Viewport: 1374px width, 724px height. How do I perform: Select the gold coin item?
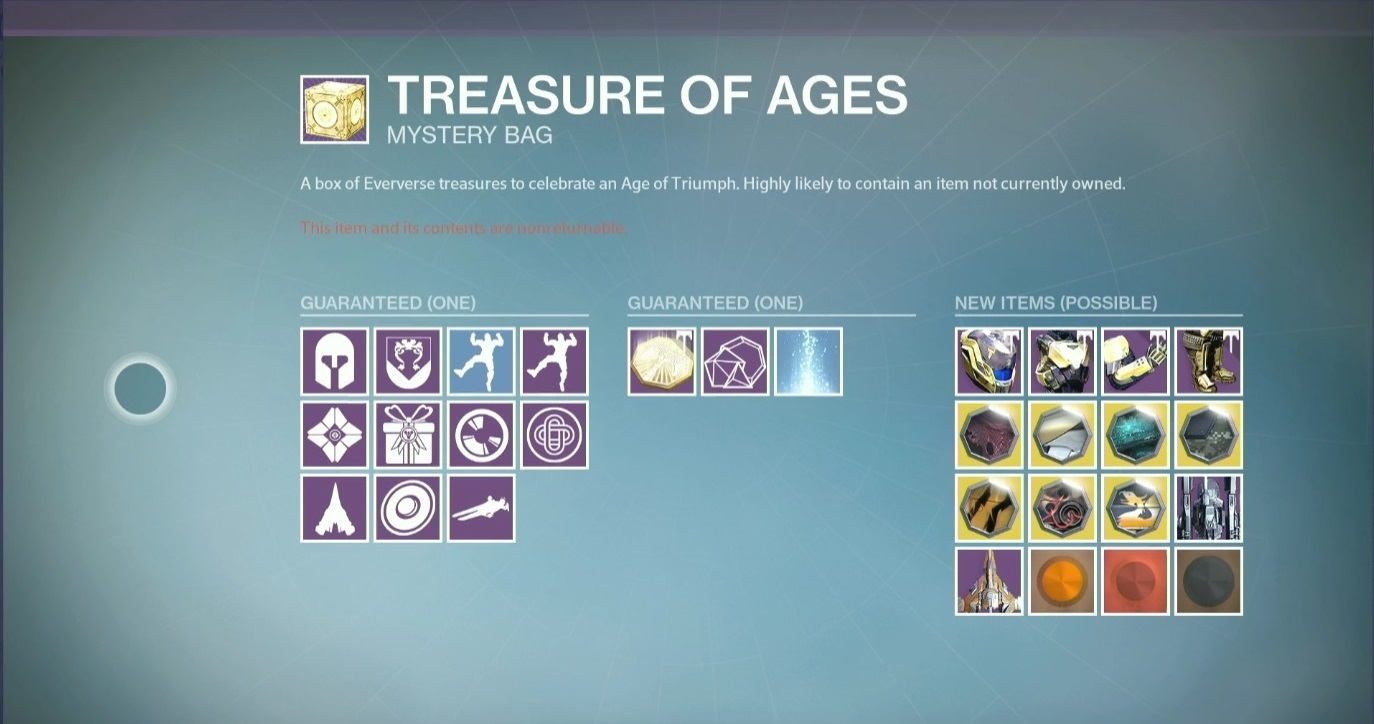point(662,362)
